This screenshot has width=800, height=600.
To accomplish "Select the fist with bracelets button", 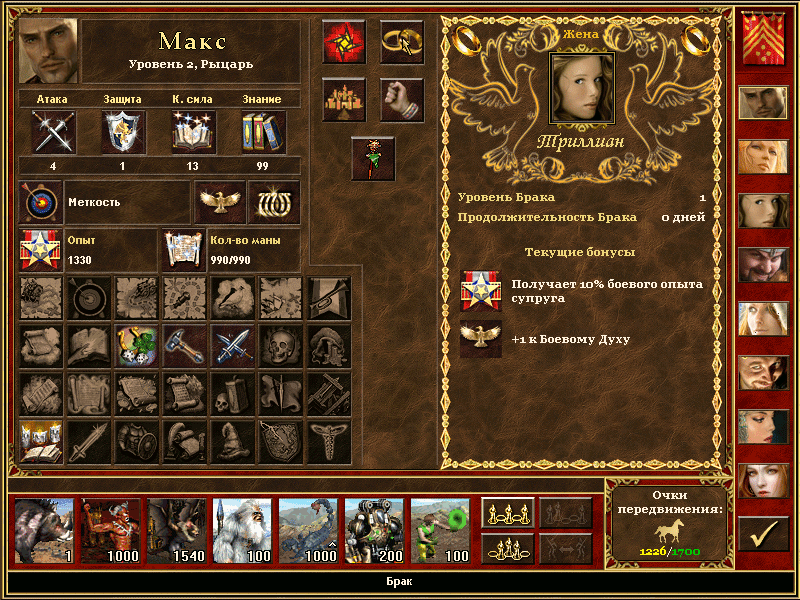I will click(402, 99).
